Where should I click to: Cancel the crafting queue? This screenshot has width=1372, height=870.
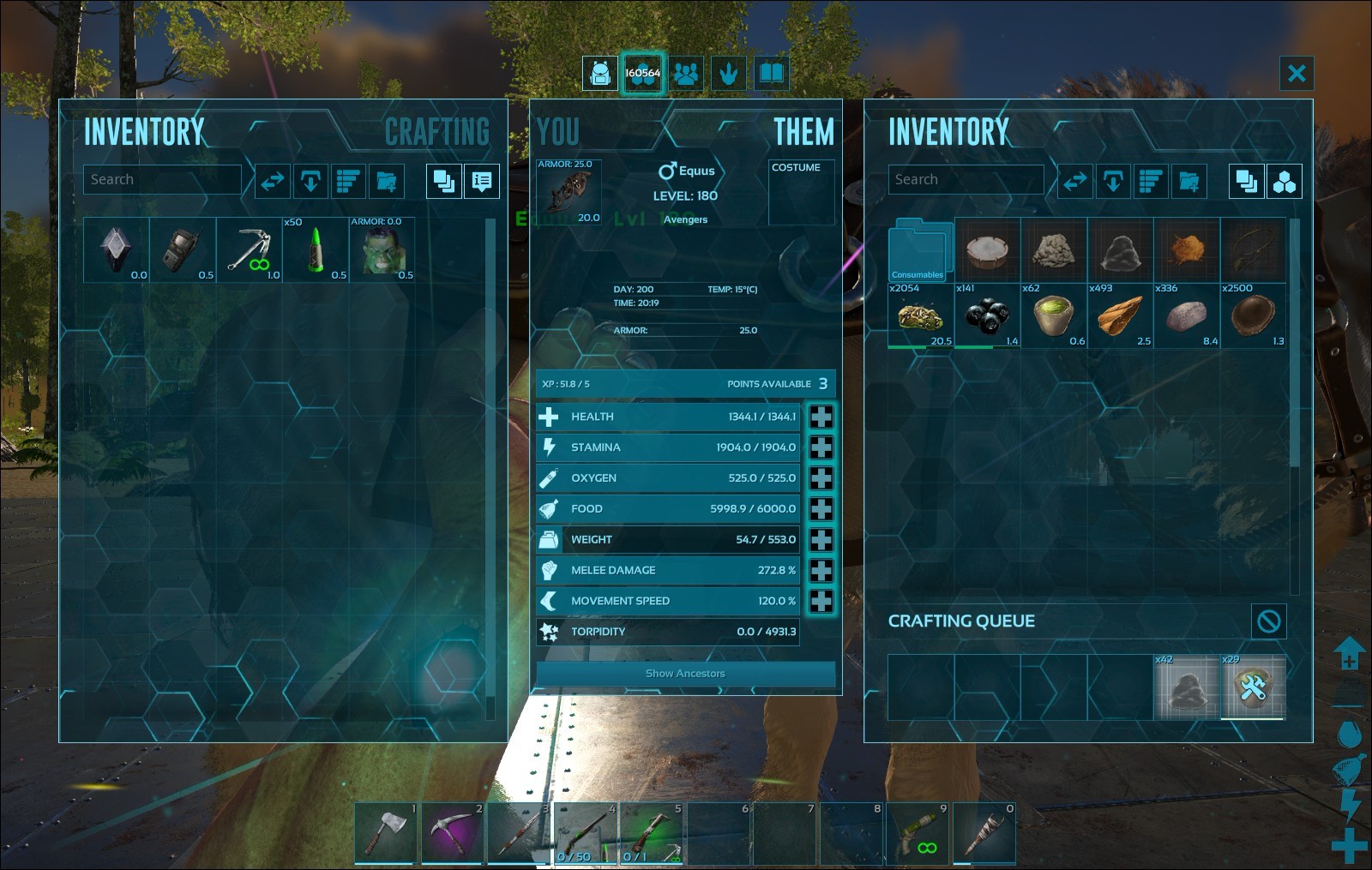1268,621
